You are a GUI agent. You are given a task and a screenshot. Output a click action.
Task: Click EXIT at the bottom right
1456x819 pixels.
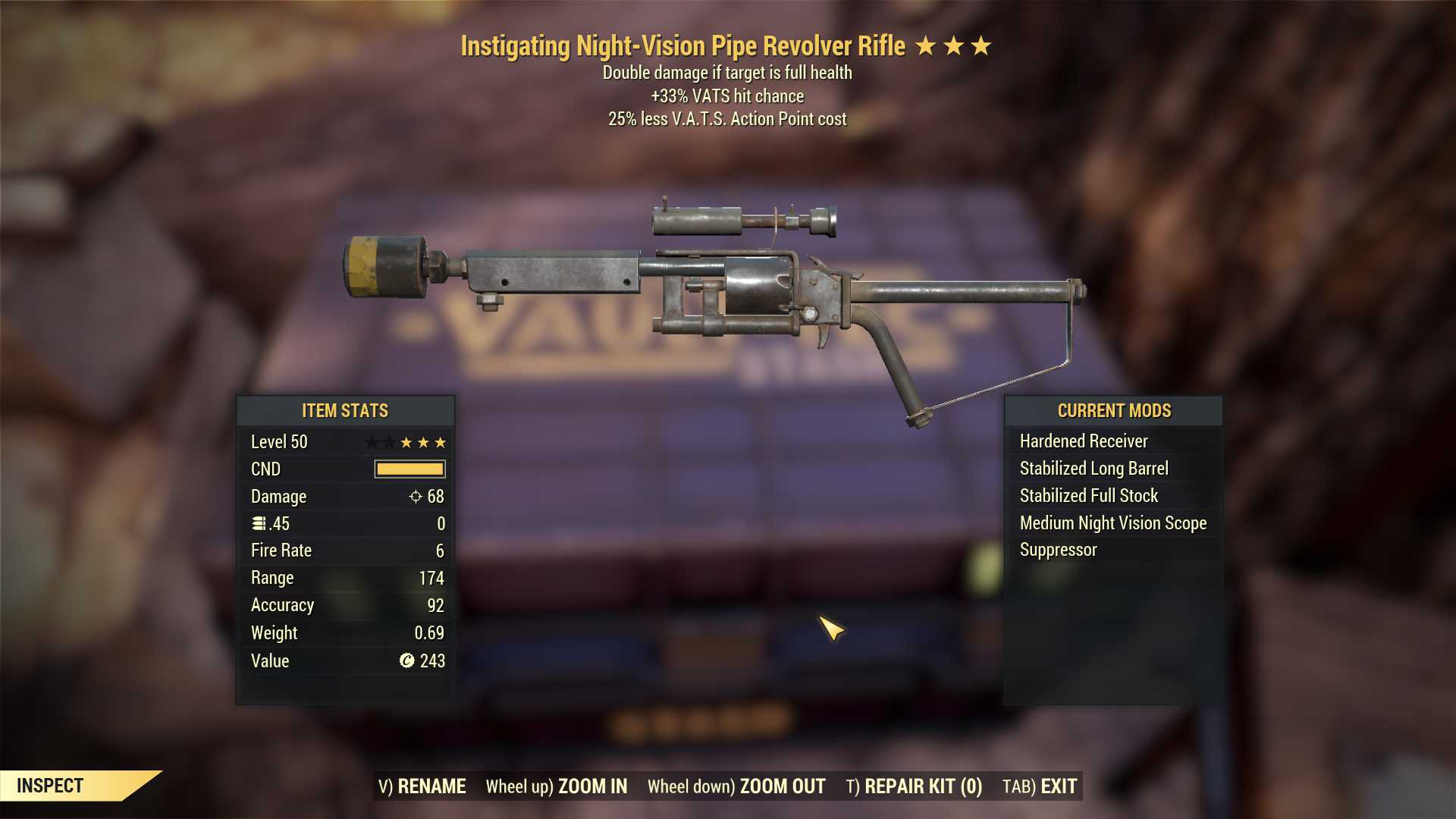pyautogui.click(x=1059, y=786)
